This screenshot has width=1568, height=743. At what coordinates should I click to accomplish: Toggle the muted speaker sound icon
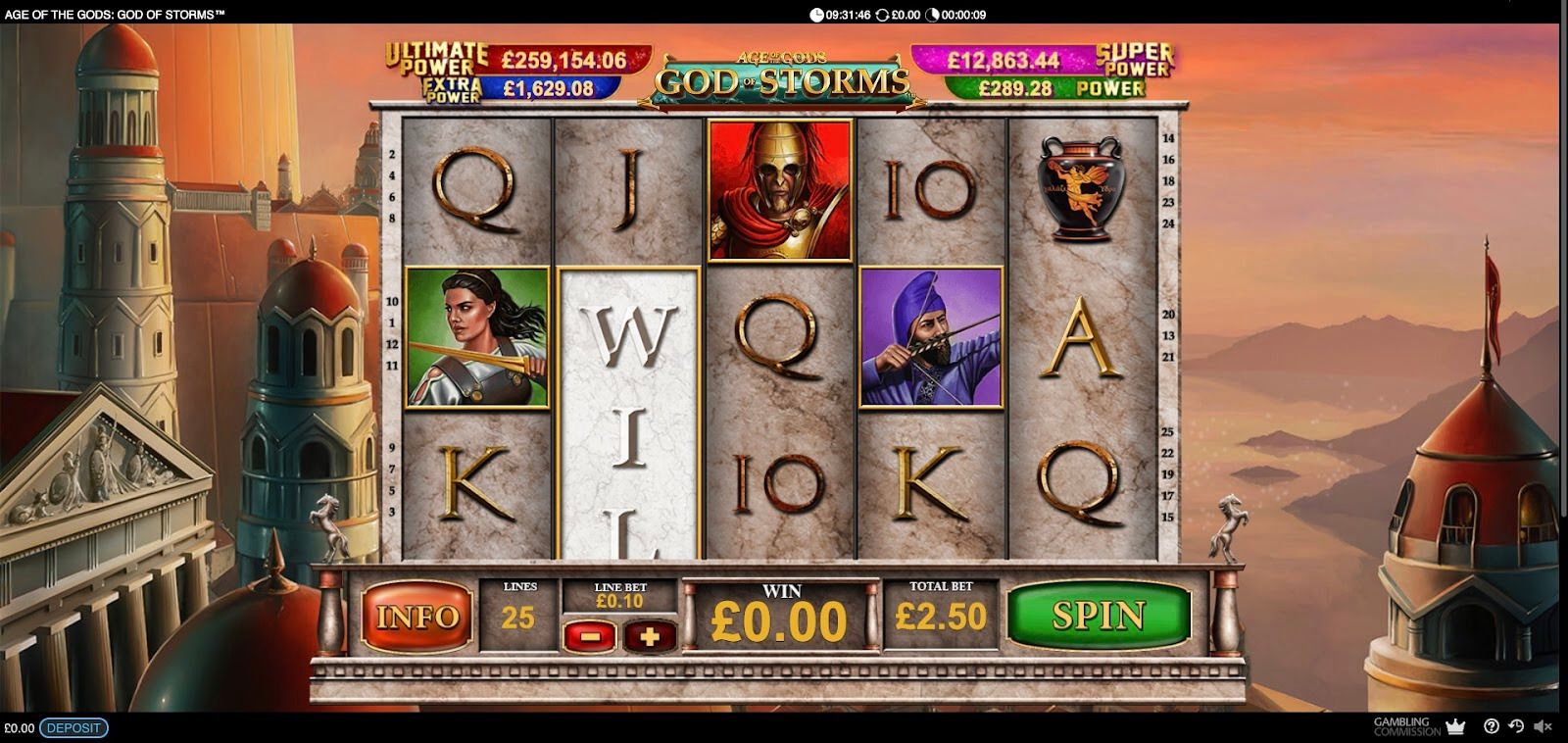coord(1543,726)
